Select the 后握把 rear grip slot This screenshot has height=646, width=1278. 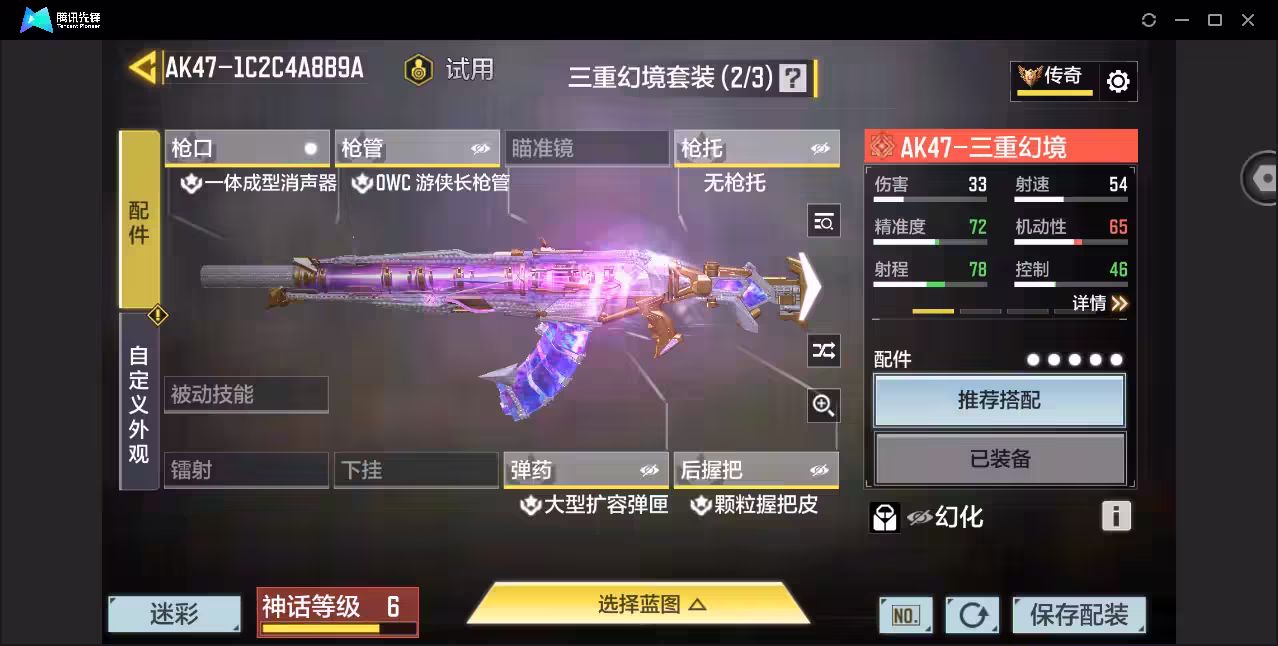(755, 470)
